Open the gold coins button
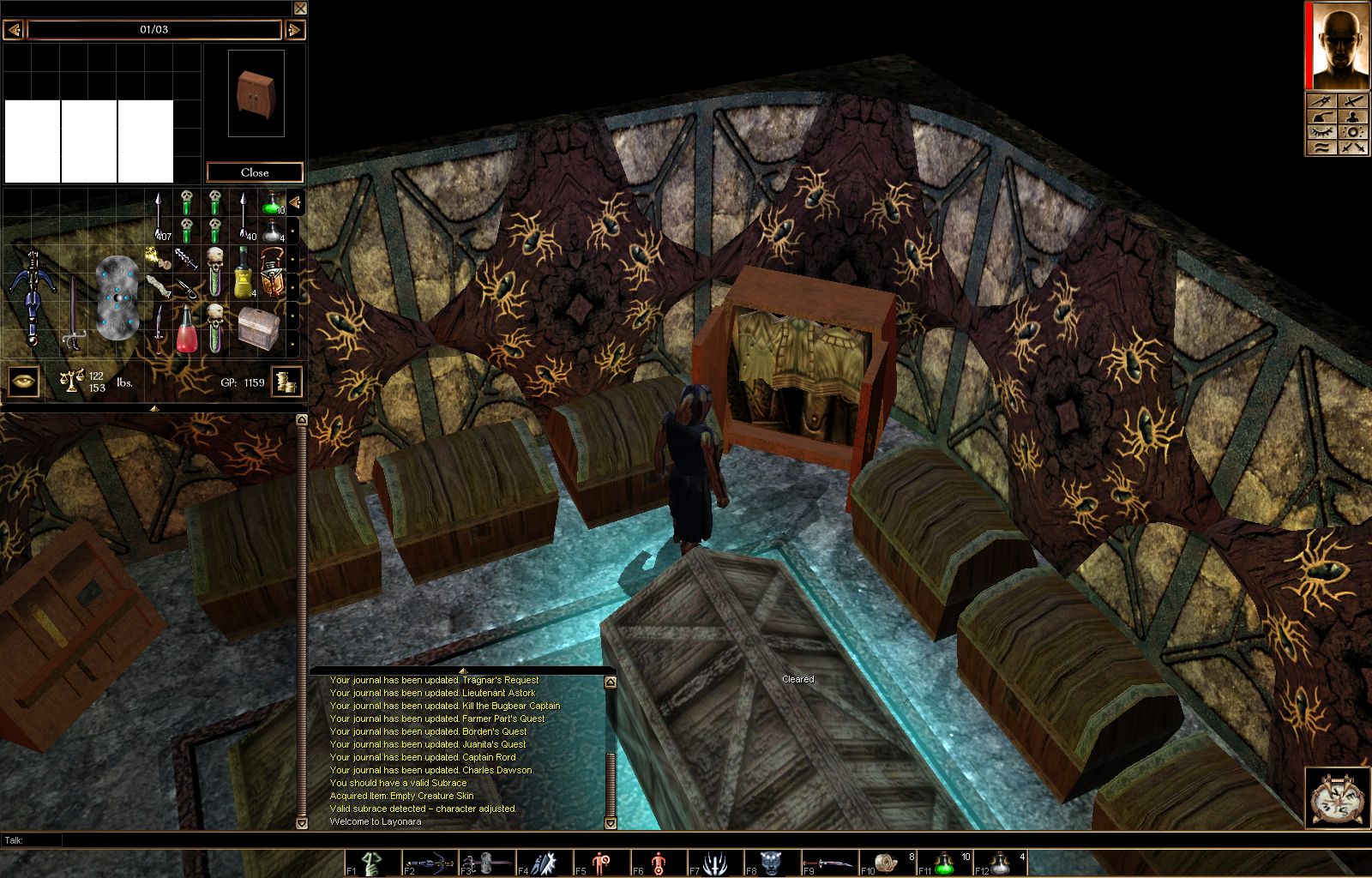The height and width of the screenshot is (878, 1372). coord(286,382)
